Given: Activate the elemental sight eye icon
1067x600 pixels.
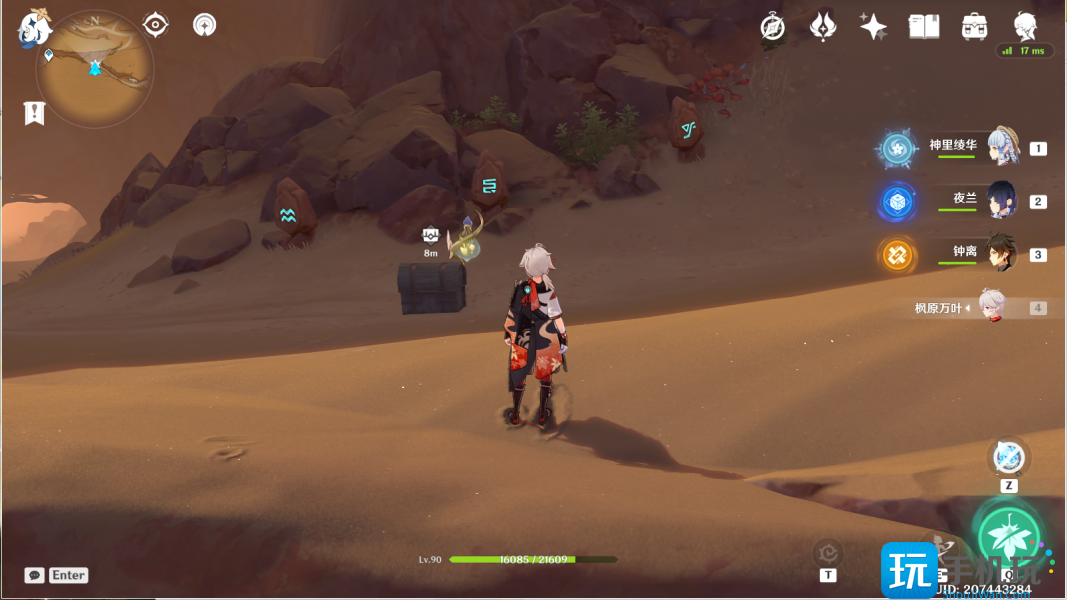Looking at the screenshot, I should pos(156,24).
